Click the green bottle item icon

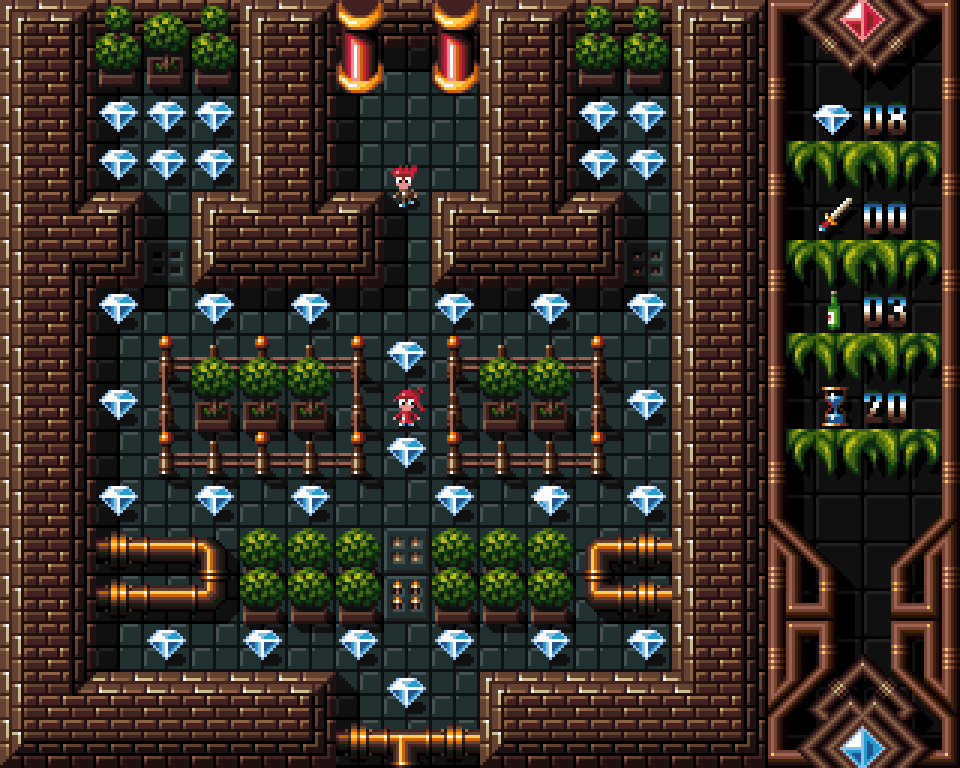(x=832, y=311)
